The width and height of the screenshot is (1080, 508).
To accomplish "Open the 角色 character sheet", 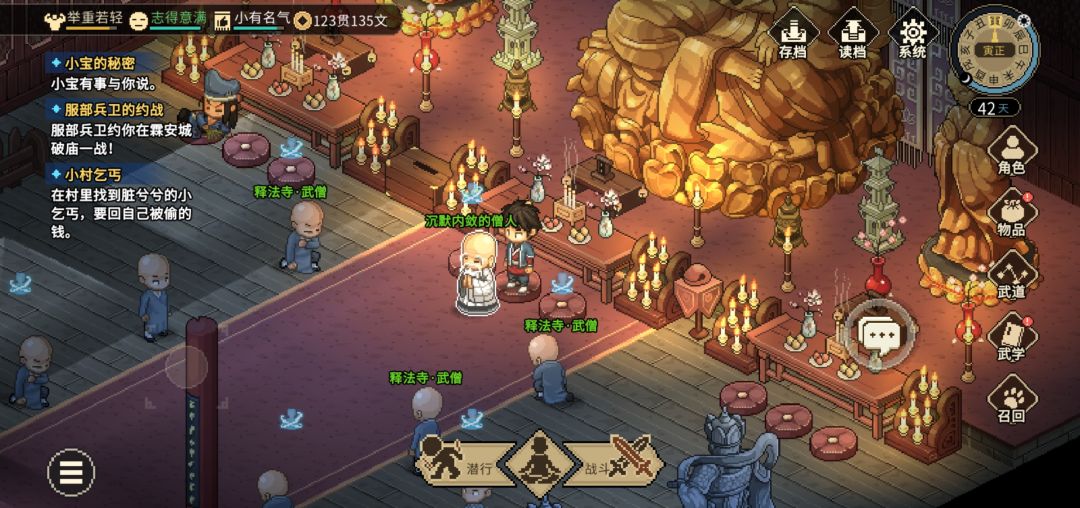I will click(x=1011, y=153).
